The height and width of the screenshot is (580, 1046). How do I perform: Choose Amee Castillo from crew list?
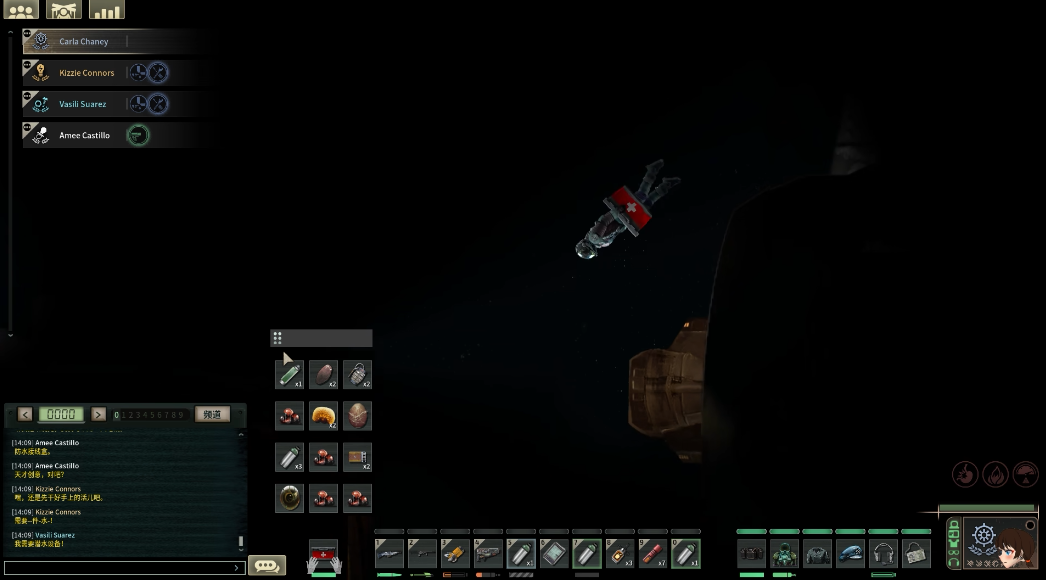[x=84, y=136]
